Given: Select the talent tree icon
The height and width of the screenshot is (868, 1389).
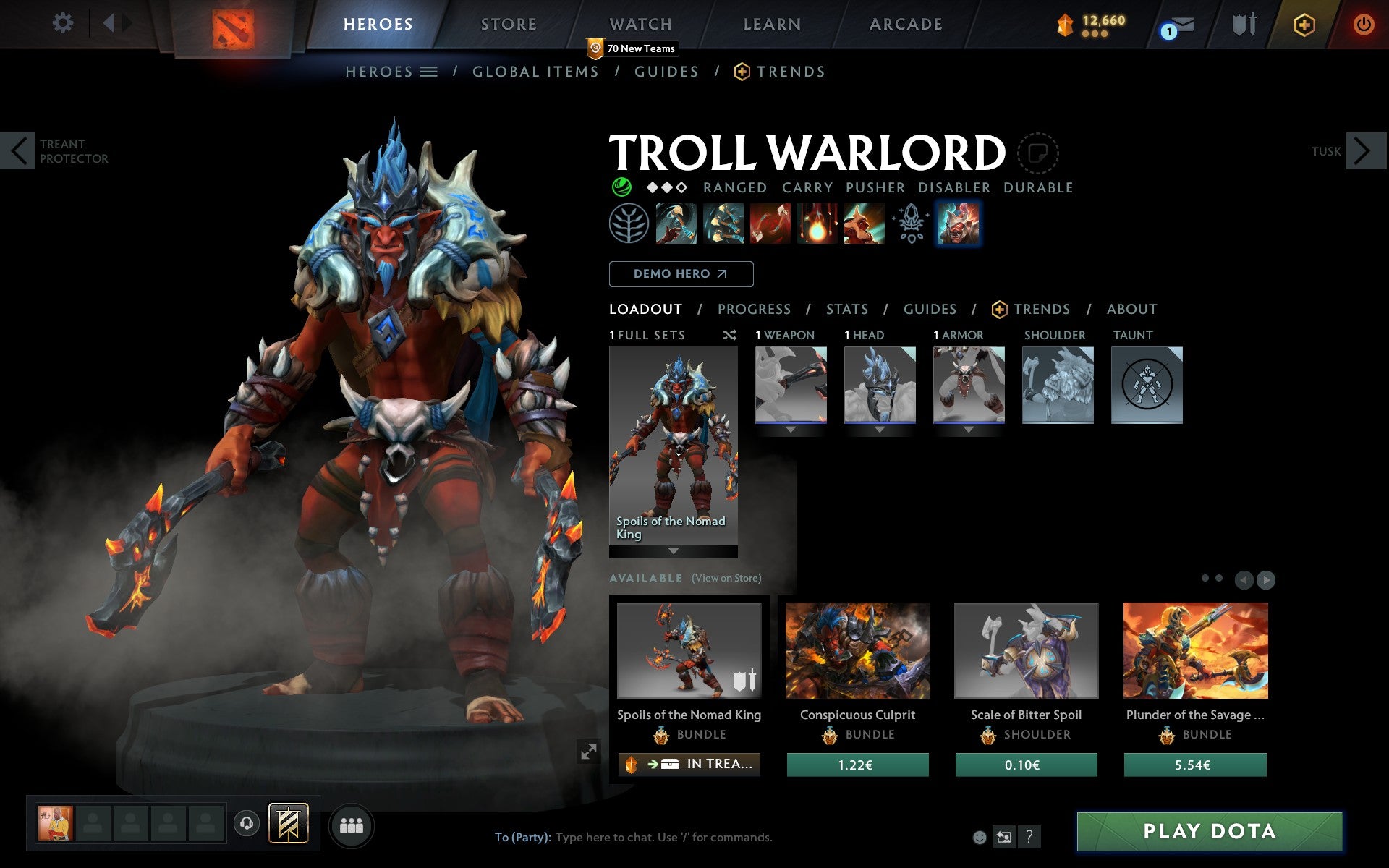Looking at the screenshot, I should 629,224.
